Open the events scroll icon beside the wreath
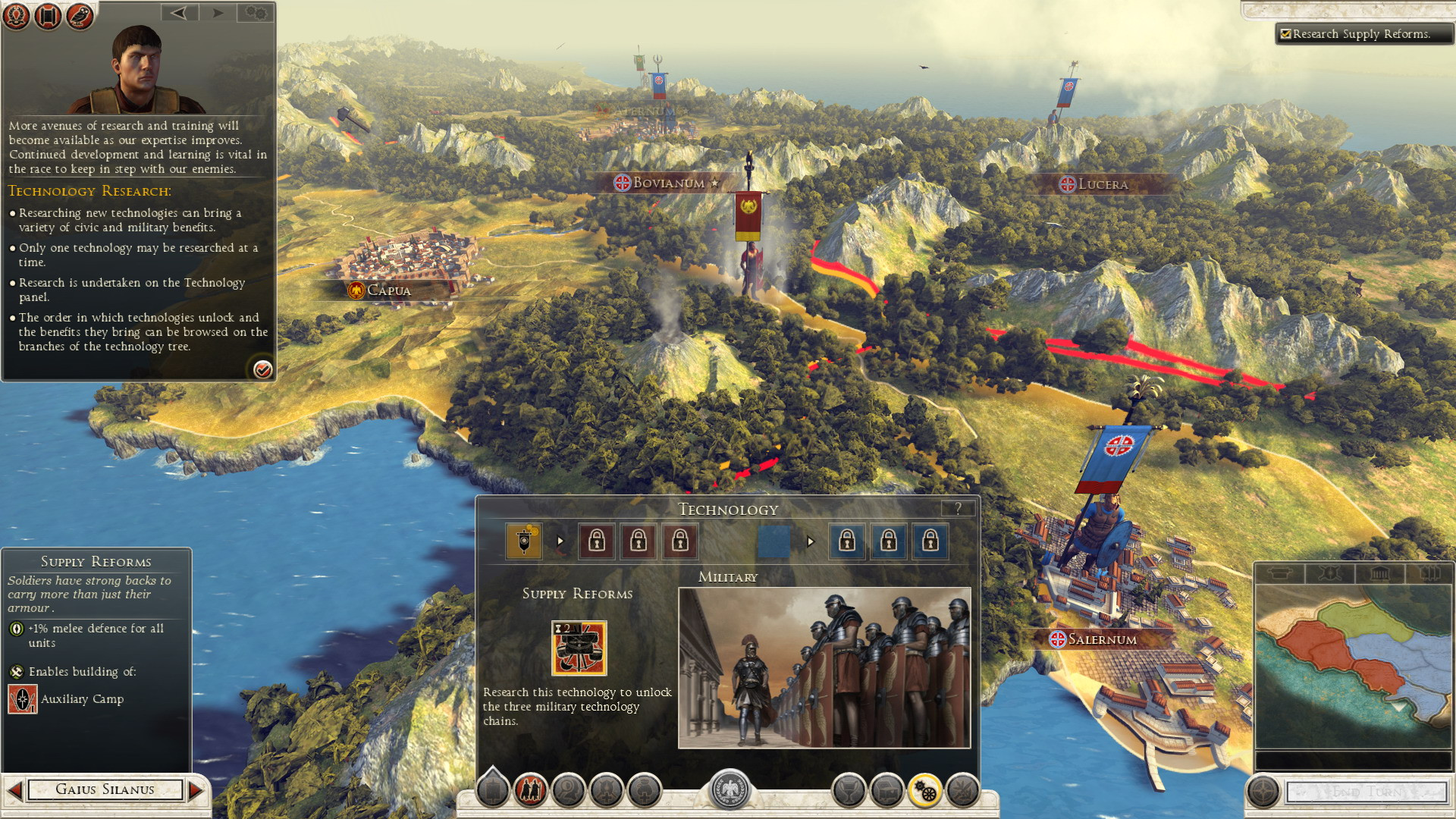Image resolution: width=1456 pixels, height=819 pixels. coord(47,16)
